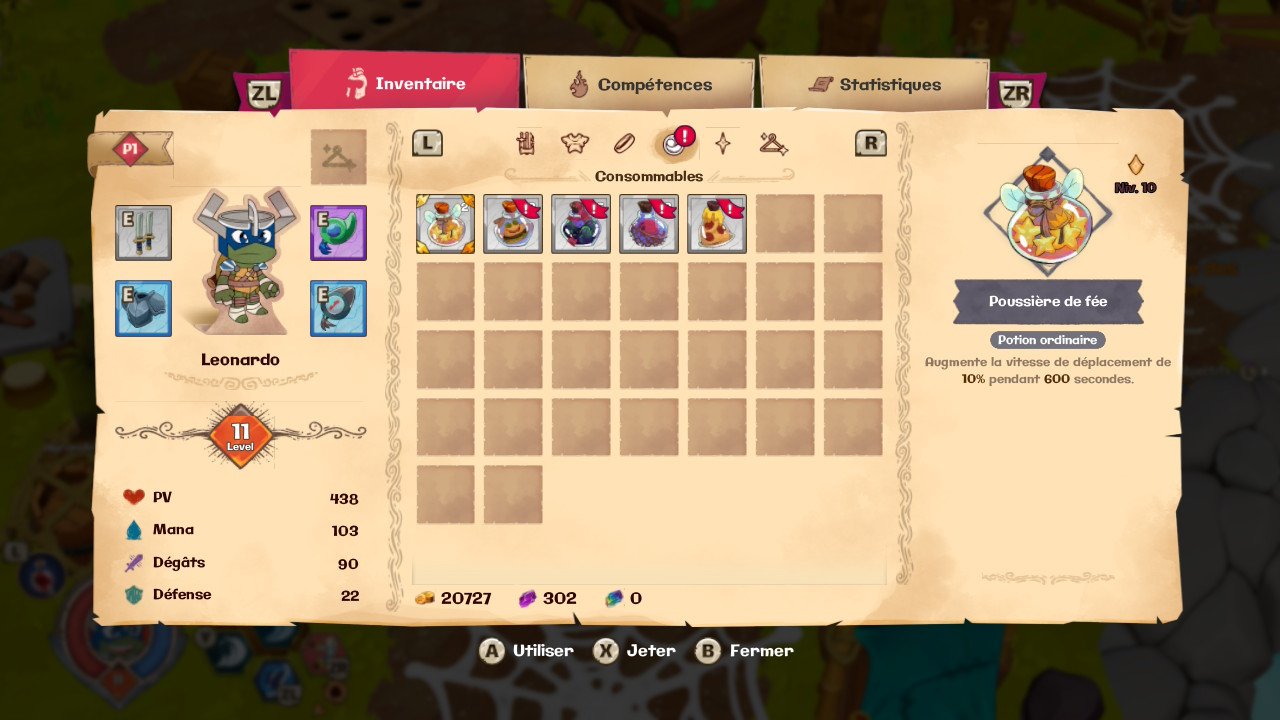Click the faded hanger outfit button
The width and height of the screenshot is (1280, 720).
(338, 157)
